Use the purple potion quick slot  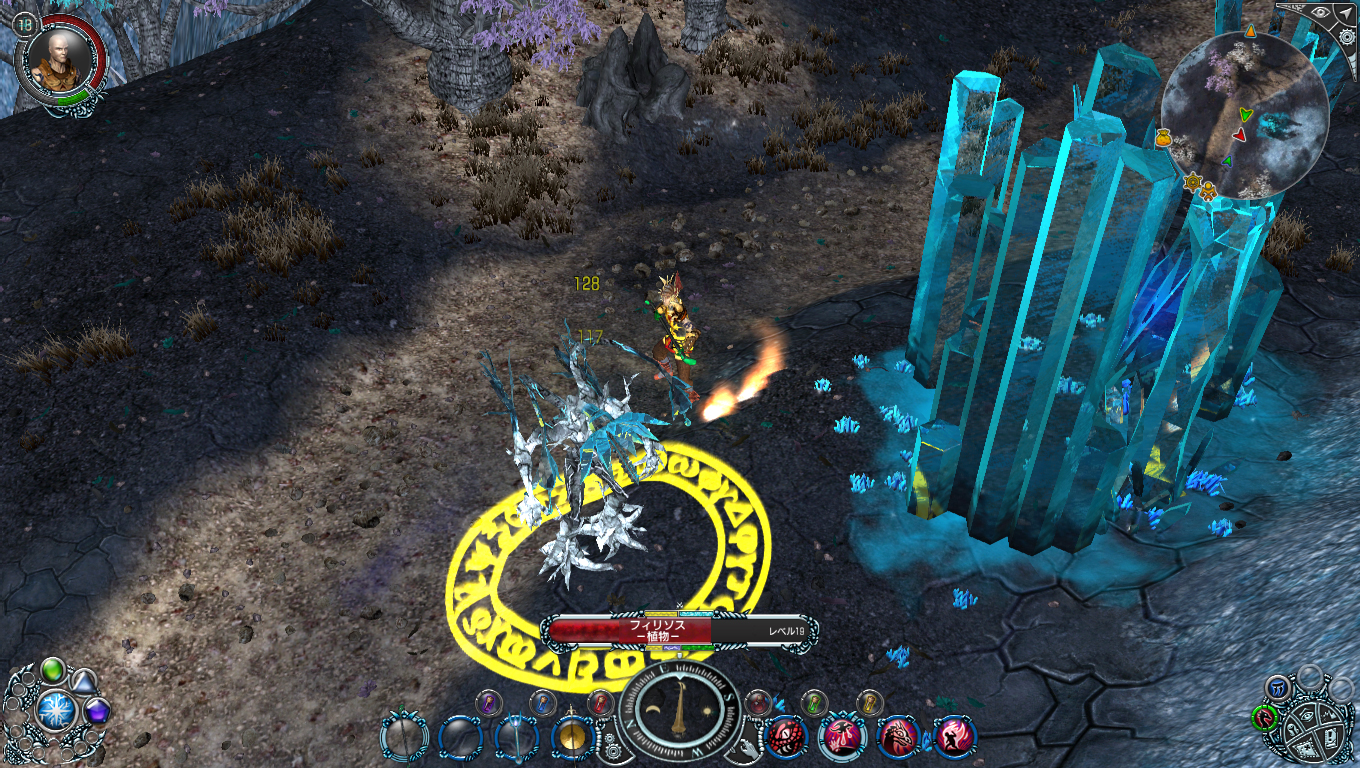tap(487, 702)
